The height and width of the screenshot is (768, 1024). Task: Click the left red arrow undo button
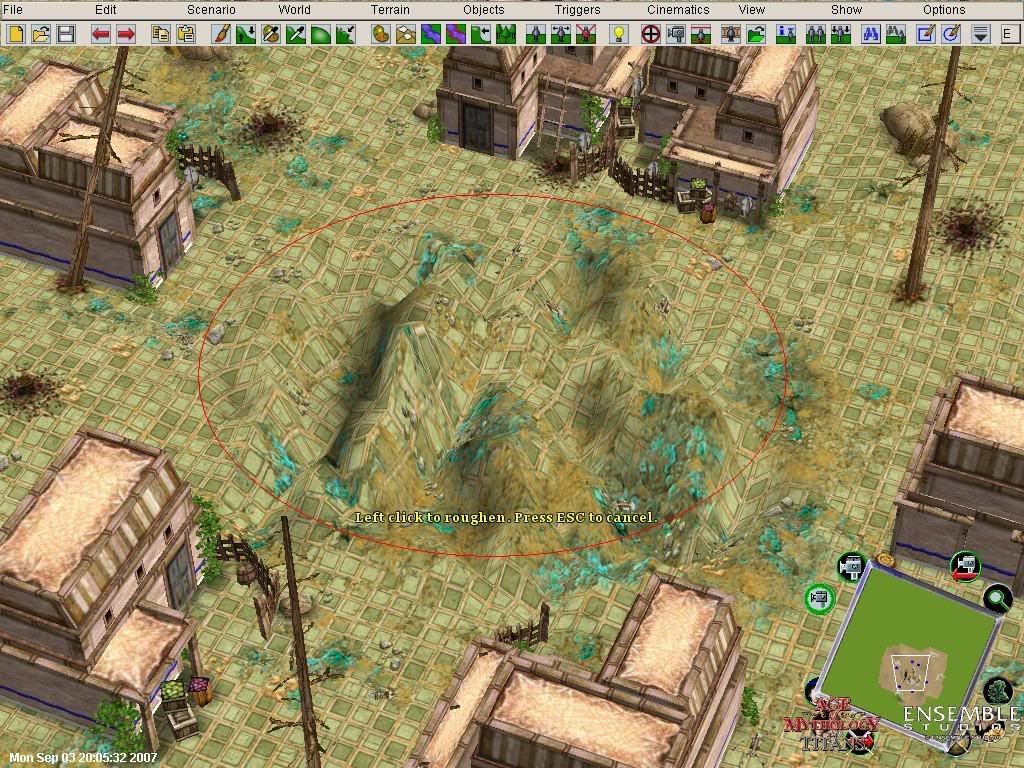(x=100, y=34)
